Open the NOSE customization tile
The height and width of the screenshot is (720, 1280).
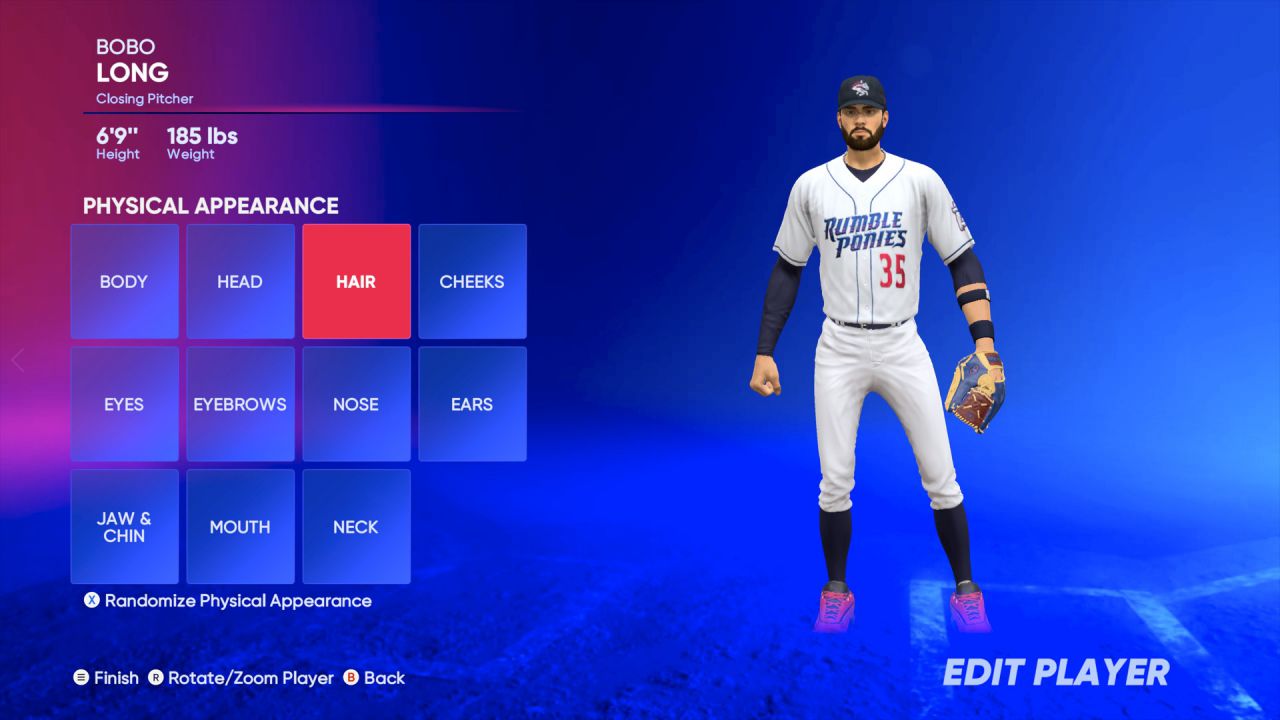coord(356,404)
